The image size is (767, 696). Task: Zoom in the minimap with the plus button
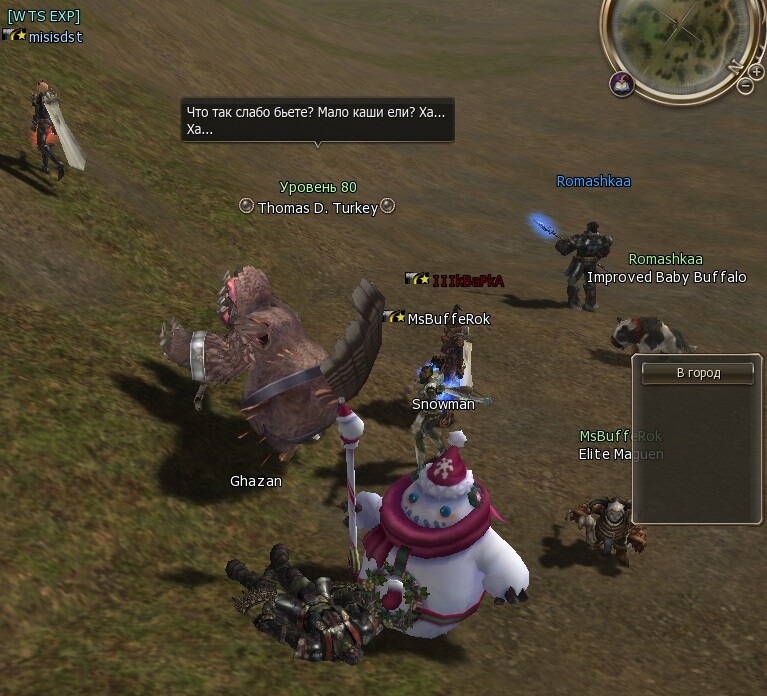click(757, 72)
